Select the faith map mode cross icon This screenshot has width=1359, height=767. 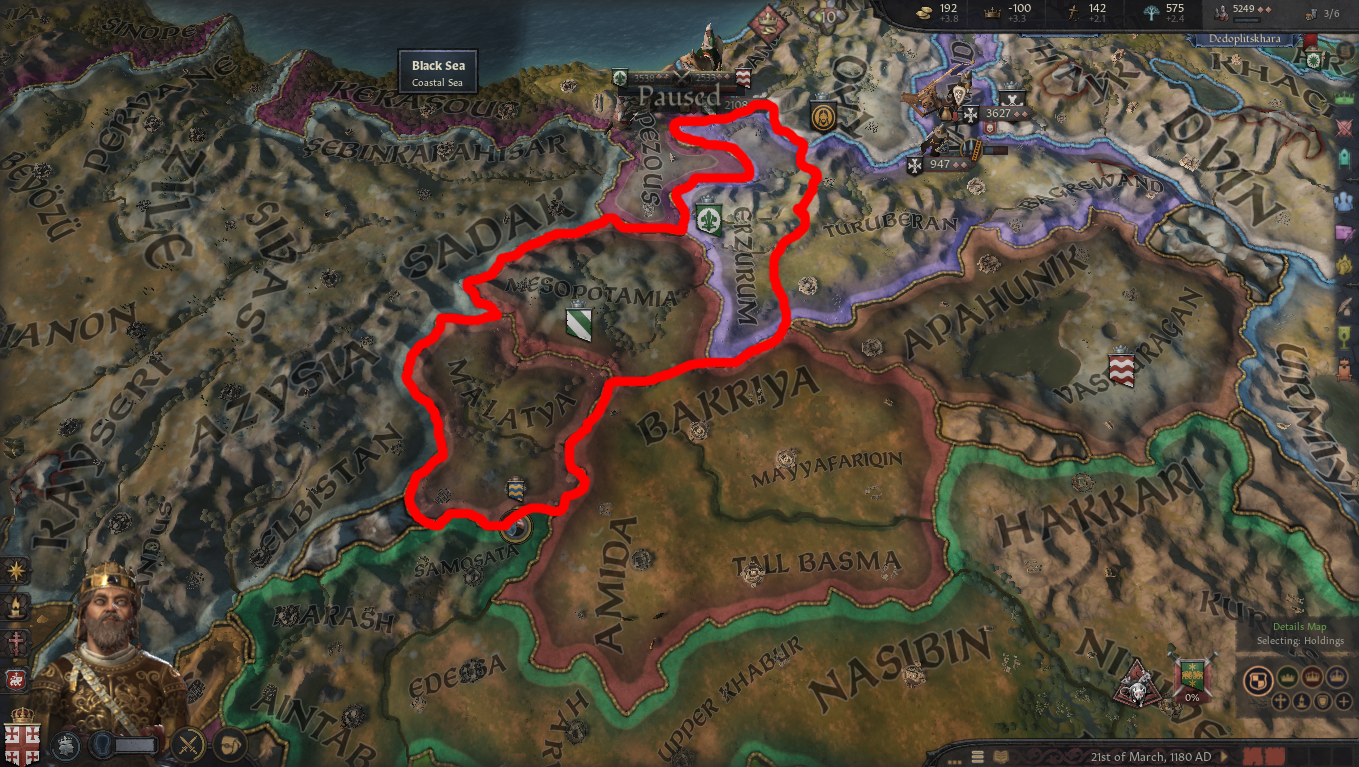1281,702
